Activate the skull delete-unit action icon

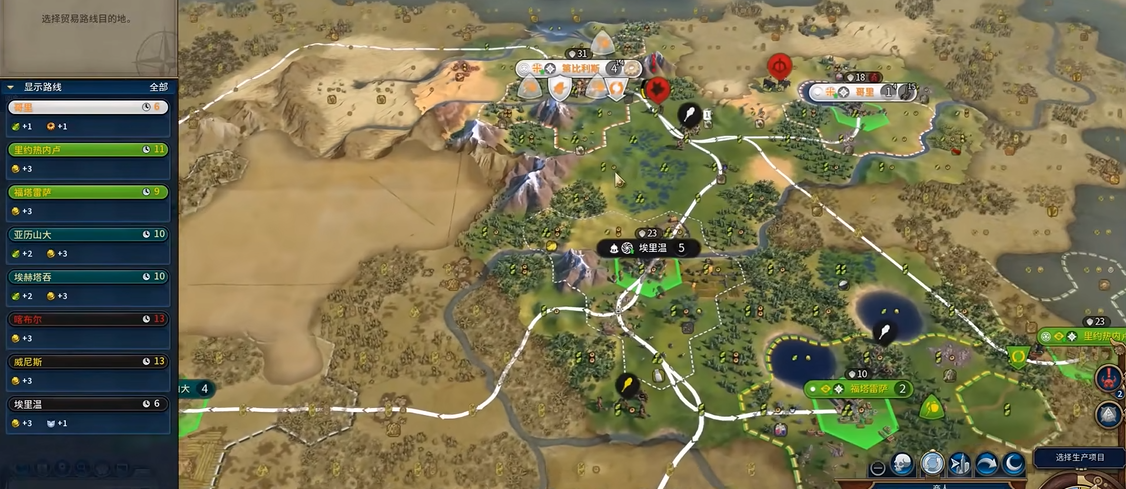(x=902, y=464)
